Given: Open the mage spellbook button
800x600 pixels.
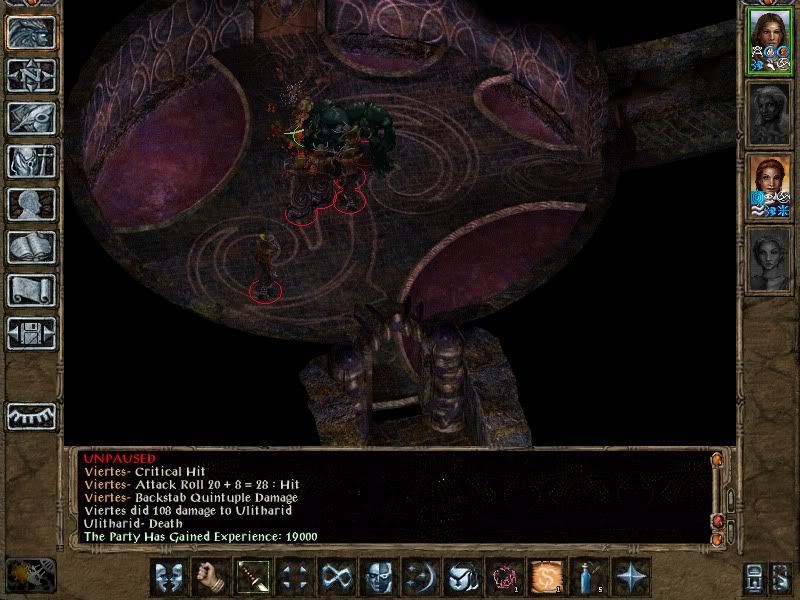Looking at the screenshot, I should point(31,247).
